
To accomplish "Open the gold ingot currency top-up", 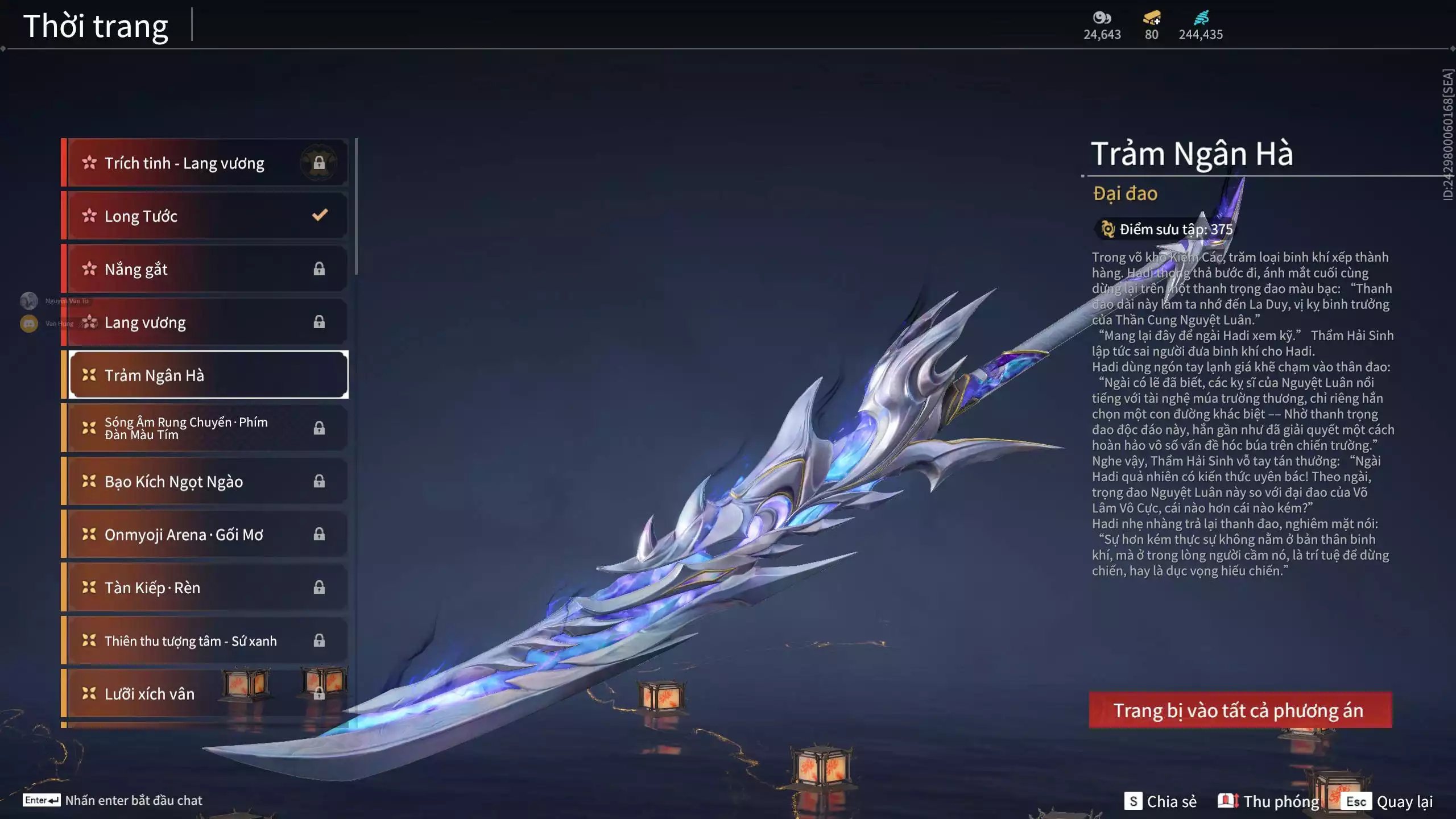I will coord(1152,19).
